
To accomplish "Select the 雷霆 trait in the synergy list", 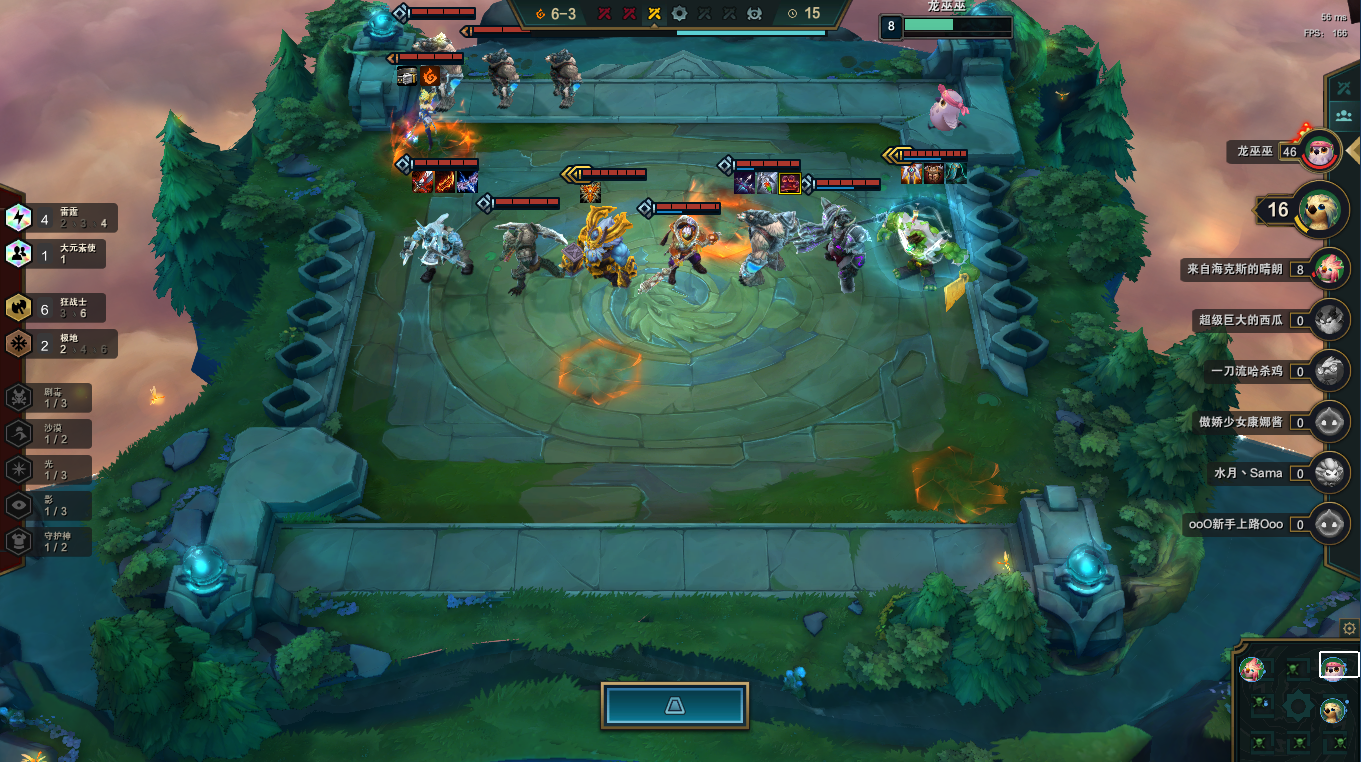I will (60, 217).
